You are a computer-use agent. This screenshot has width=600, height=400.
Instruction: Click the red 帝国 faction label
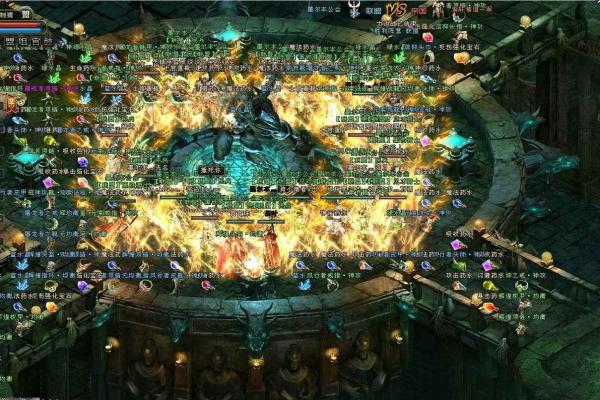pos(421,9)
